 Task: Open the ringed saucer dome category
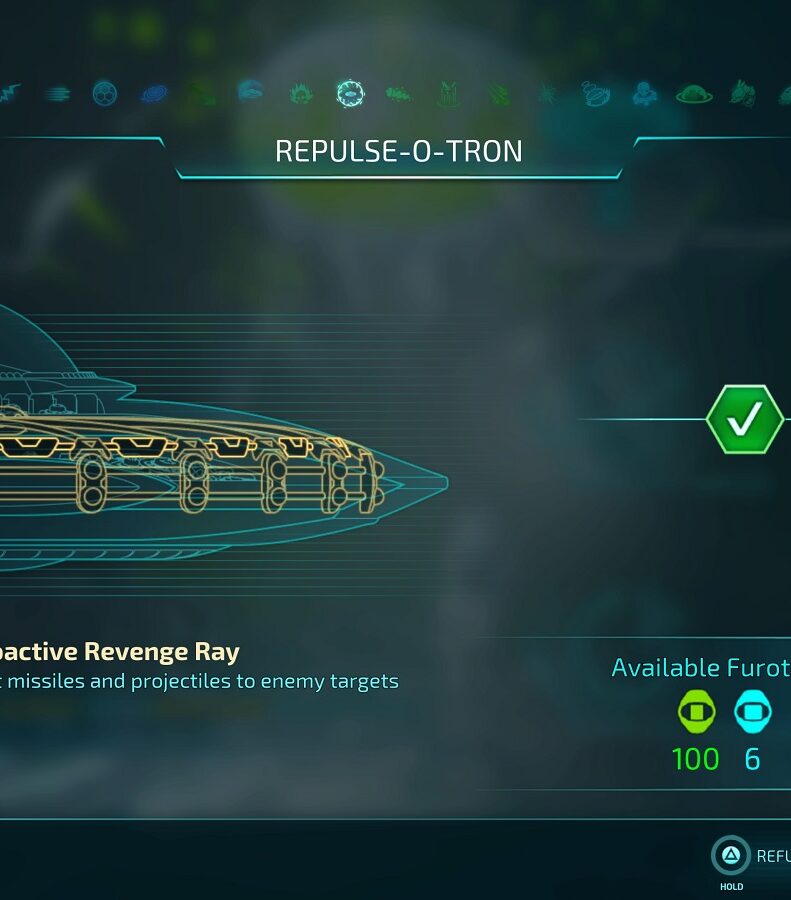point(693,94)
